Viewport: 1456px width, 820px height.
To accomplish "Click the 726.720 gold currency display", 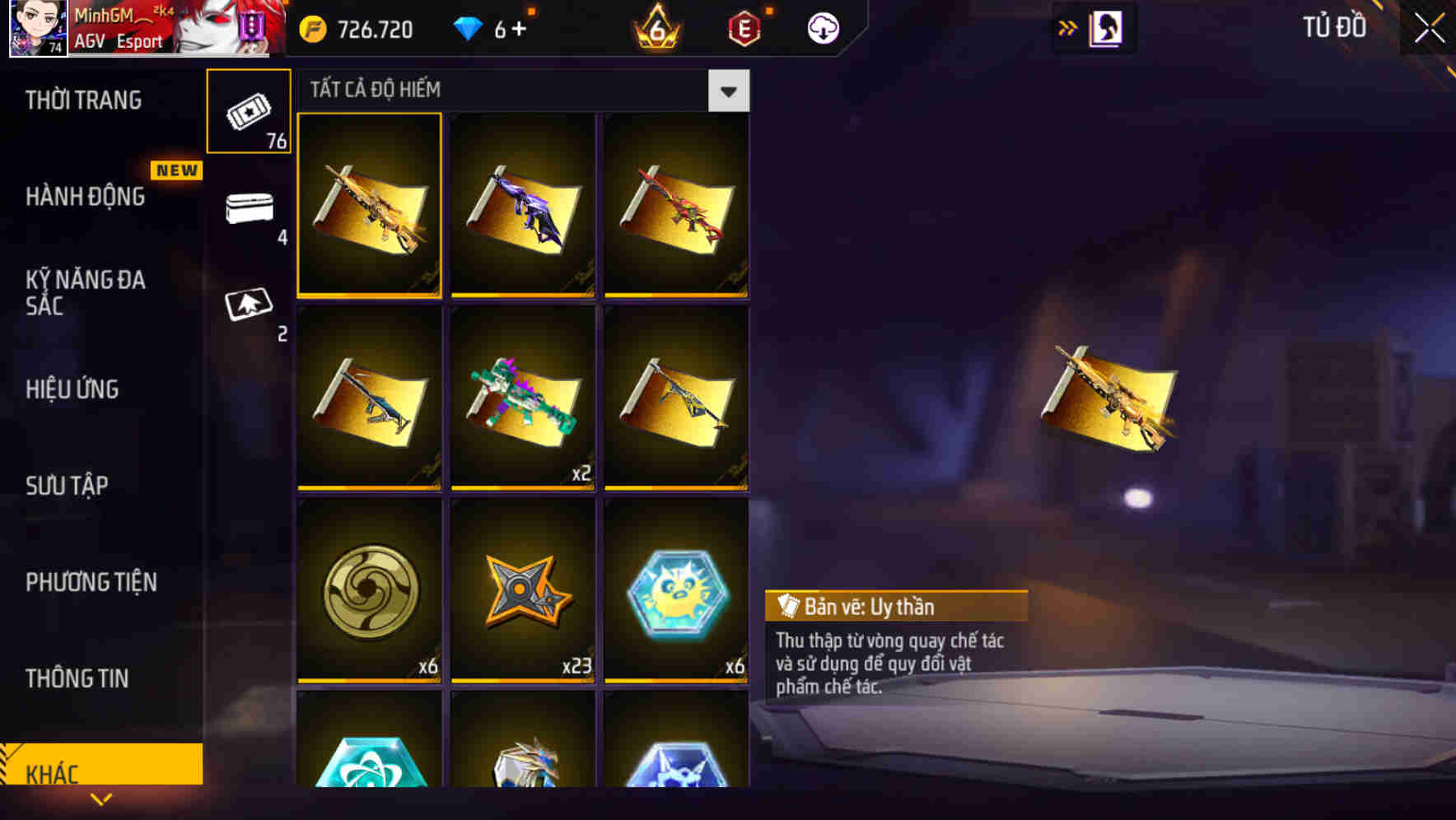I will click(364, 29).
